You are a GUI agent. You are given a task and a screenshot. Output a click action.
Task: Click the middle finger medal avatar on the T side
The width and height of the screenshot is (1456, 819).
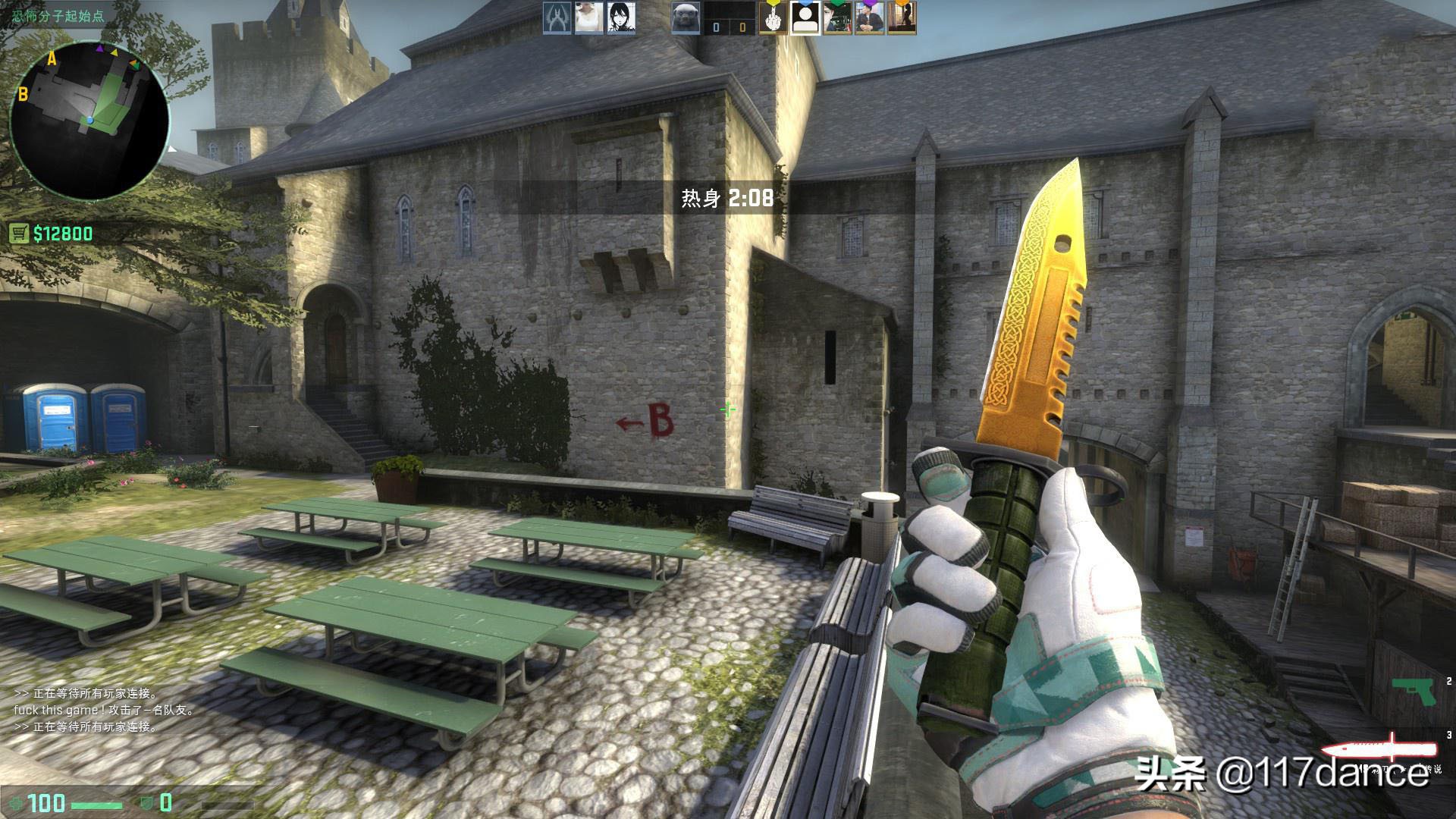tap(772, 21)
